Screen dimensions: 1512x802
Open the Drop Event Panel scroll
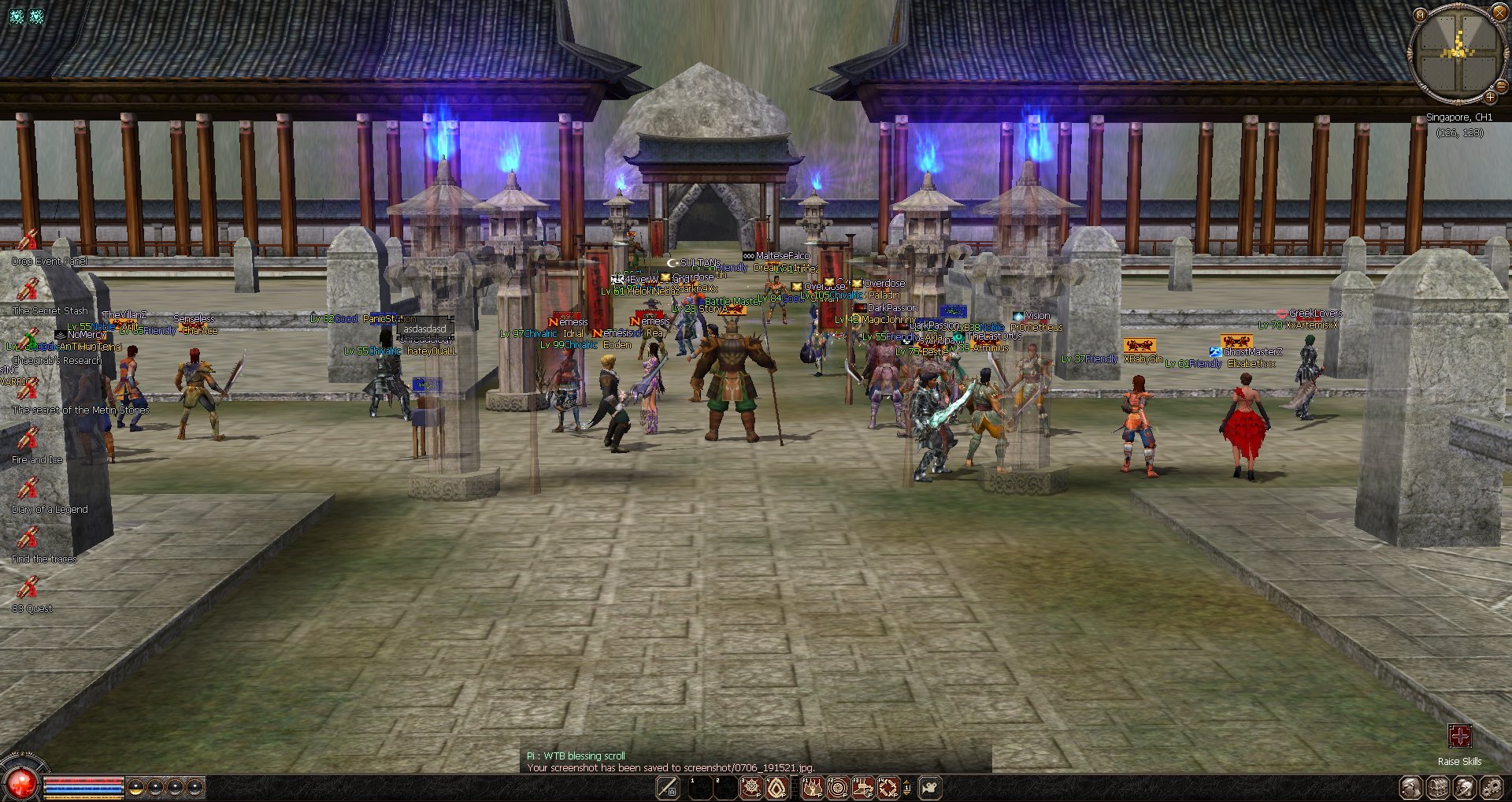coord(28,239)
